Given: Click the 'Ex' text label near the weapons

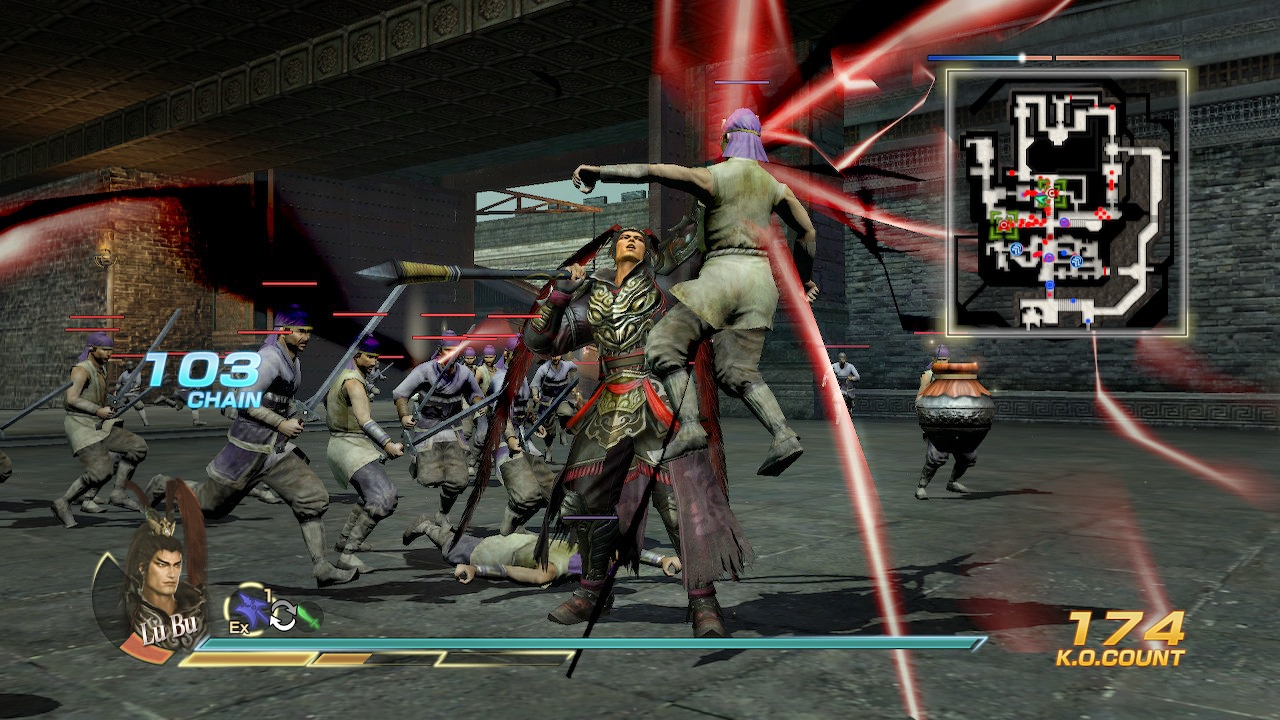Looking at the screenshot, I should click(x=238, y=627).
